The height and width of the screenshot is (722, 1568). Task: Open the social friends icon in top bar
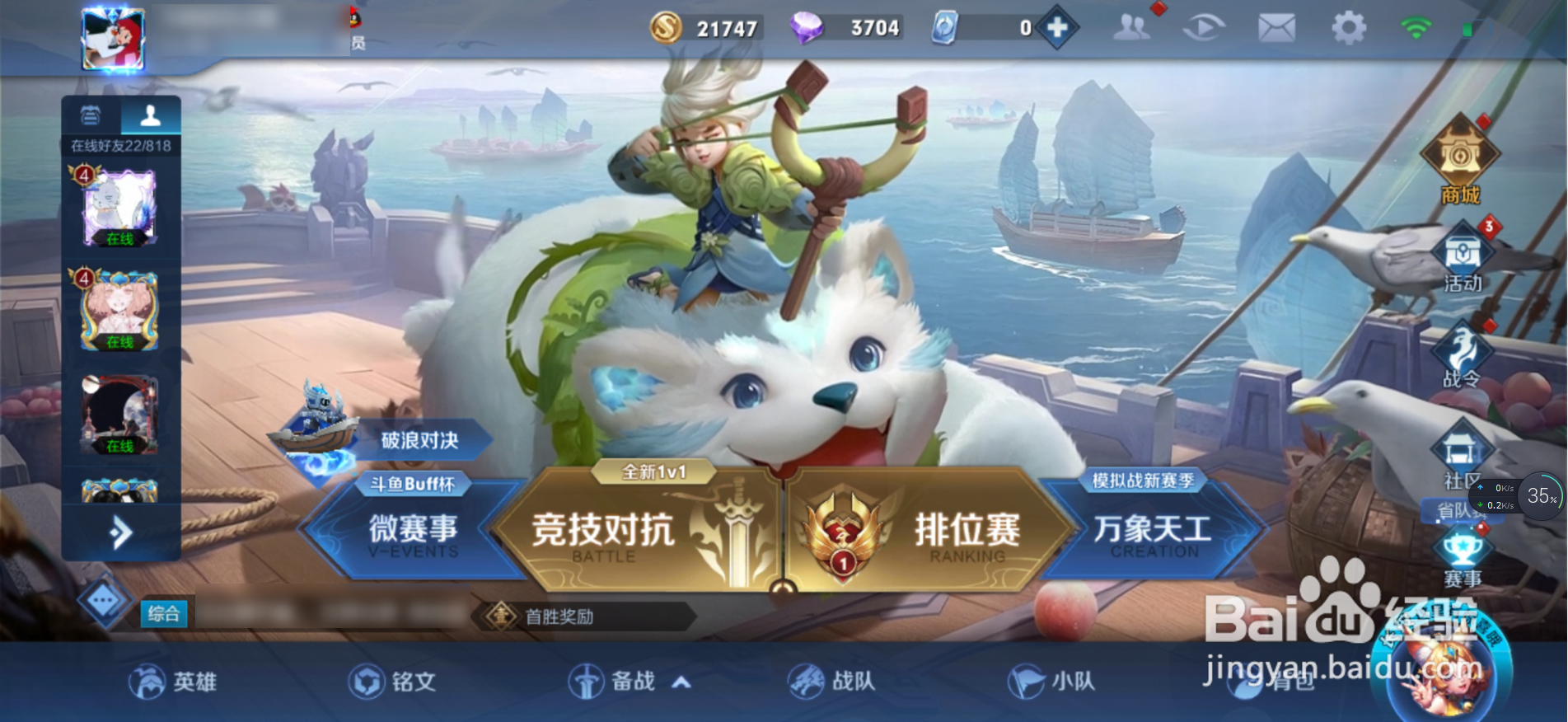(1132, 27)
